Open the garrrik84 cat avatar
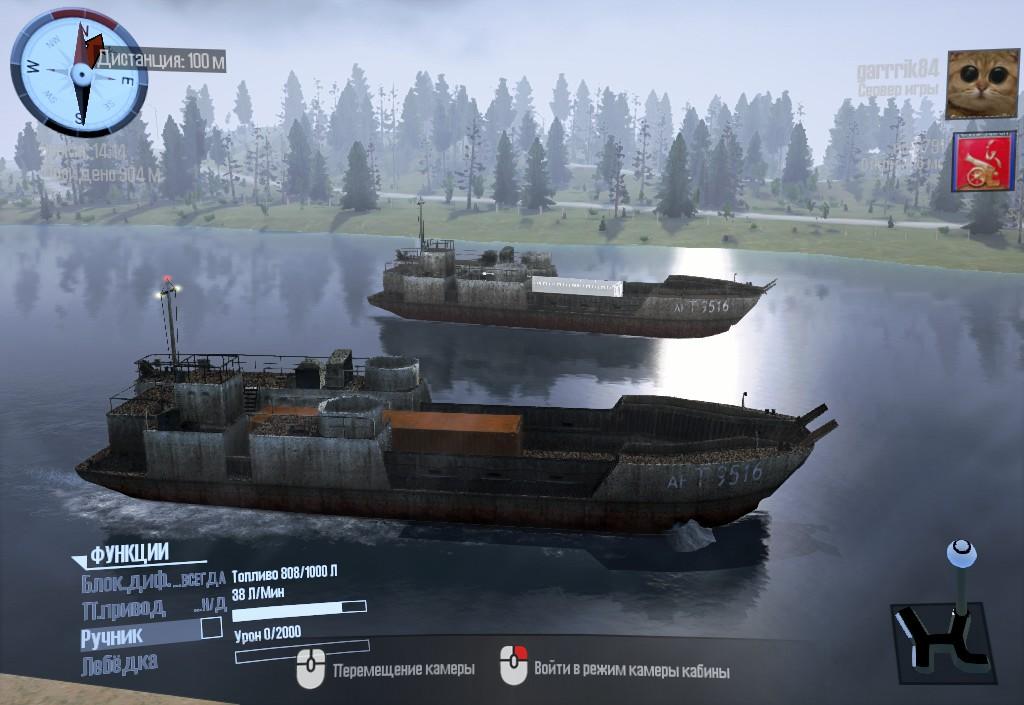 (981, 85)
